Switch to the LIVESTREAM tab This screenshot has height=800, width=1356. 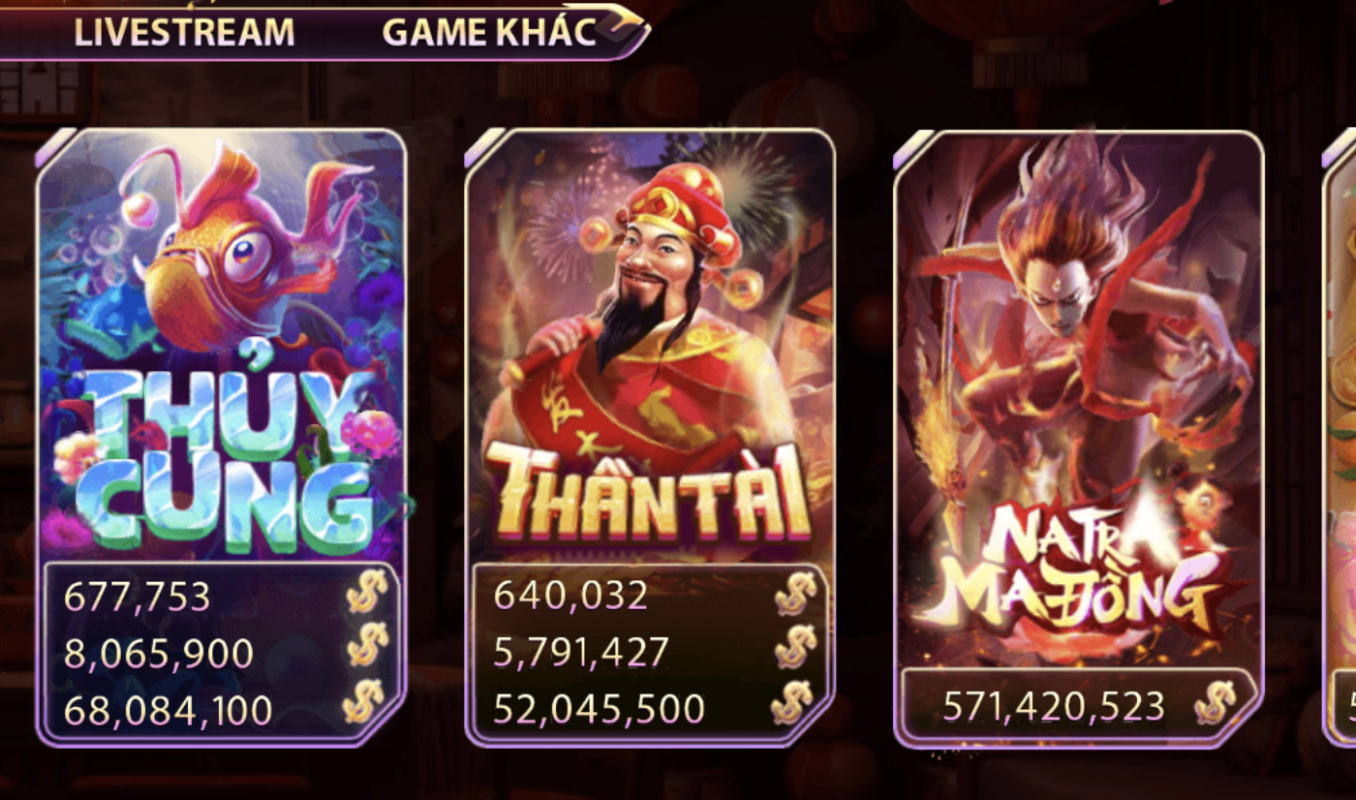tap(183, 30)
